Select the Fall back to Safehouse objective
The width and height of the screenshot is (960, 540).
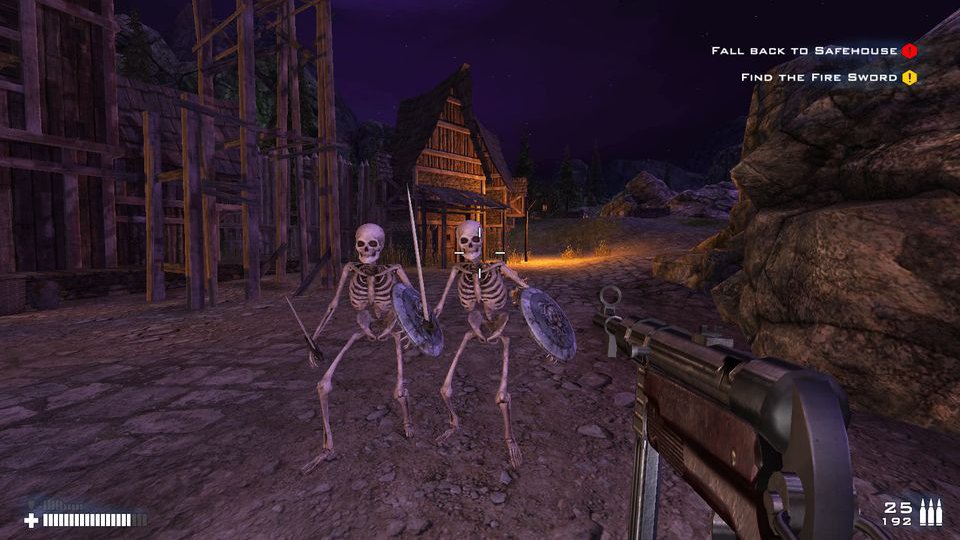(x=804, y=50)
